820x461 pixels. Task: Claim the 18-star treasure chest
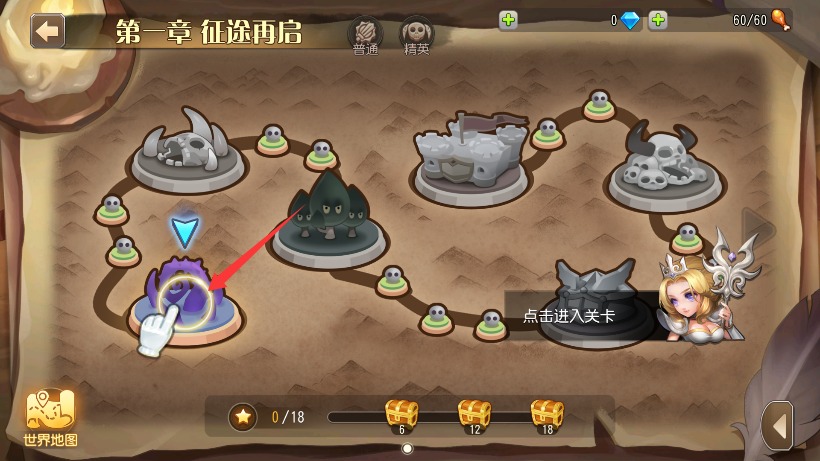click(547, 415)
